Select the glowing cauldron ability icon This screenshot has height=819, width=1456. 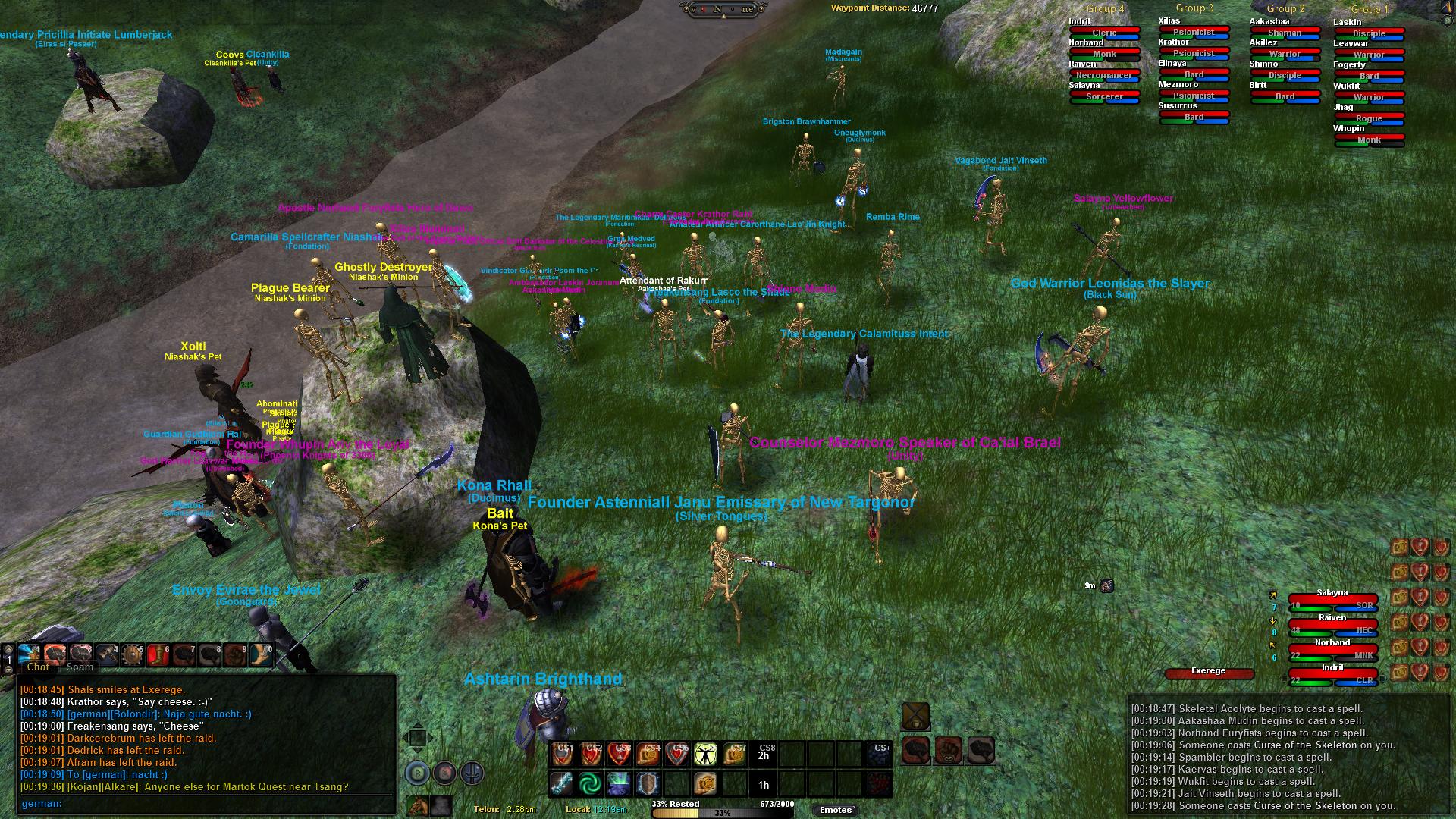coord(619,783)
